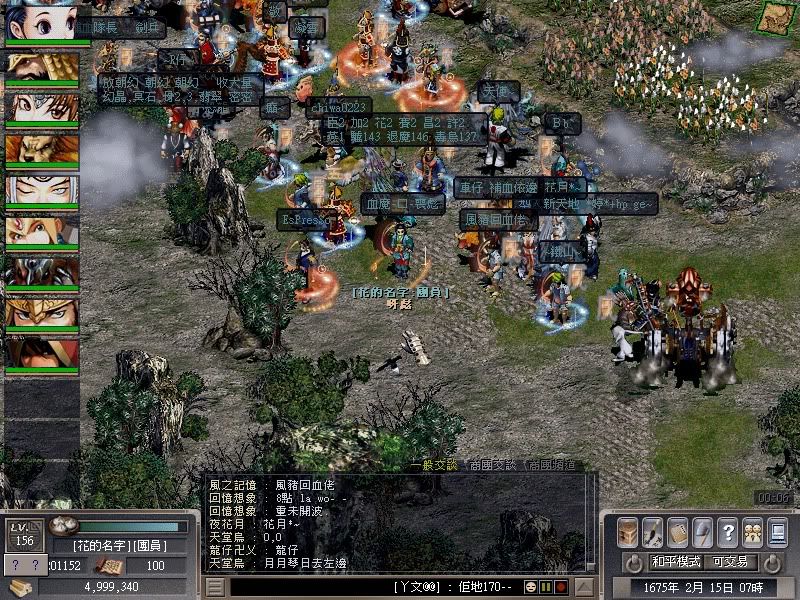Open the question mark help button
The height and width of the screenshot is (600, 800).
coord(727,532)
